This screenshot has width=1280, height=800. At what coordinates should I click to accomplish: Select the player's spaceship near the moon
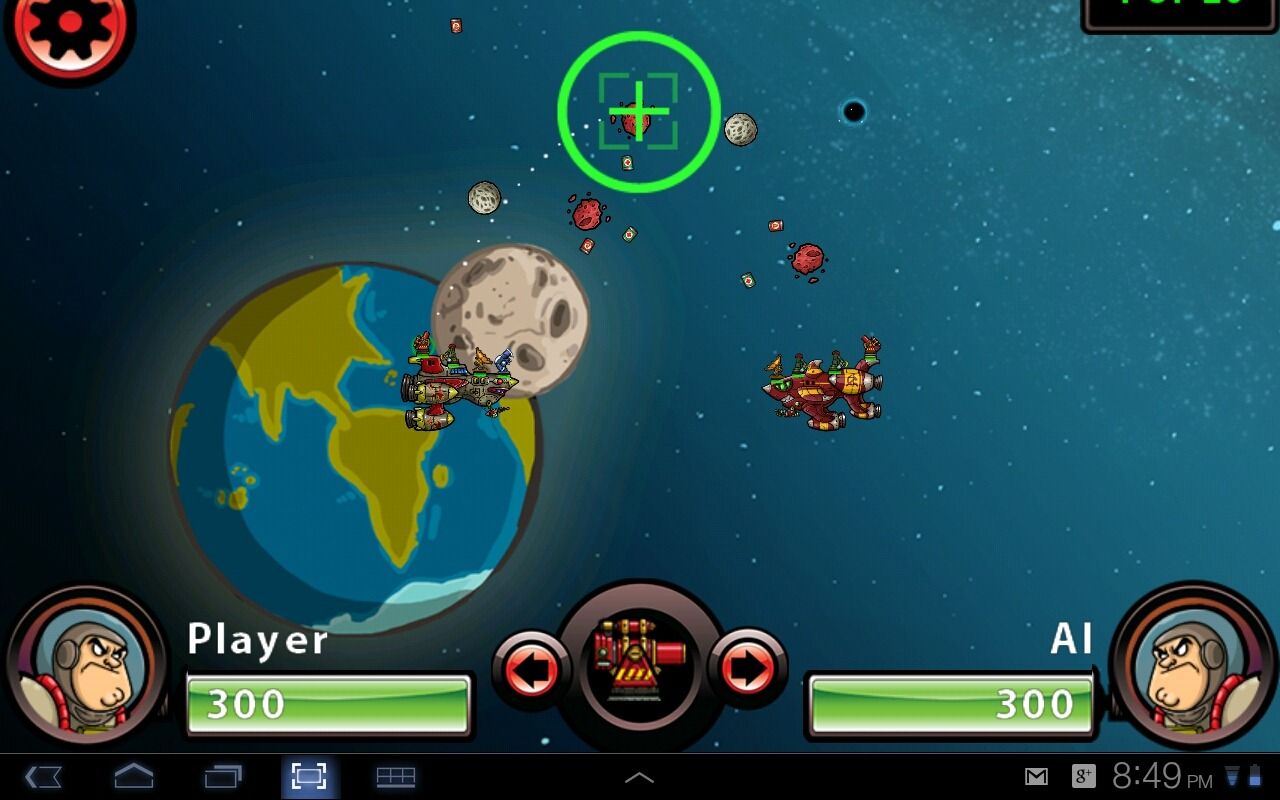tap(460, 385)
